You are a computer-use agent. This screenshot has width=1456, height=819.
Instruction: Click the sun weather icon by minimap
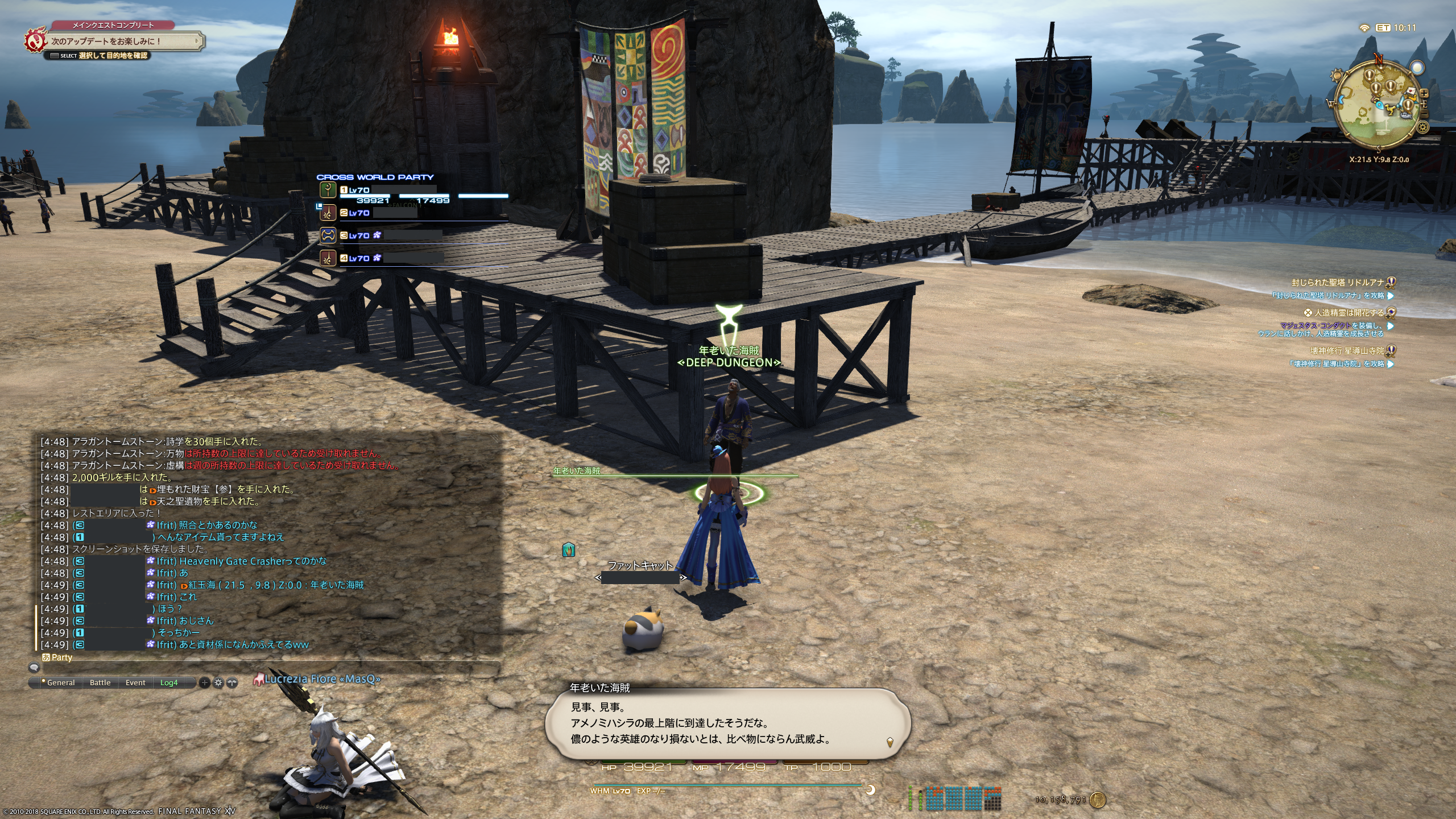1338,75
